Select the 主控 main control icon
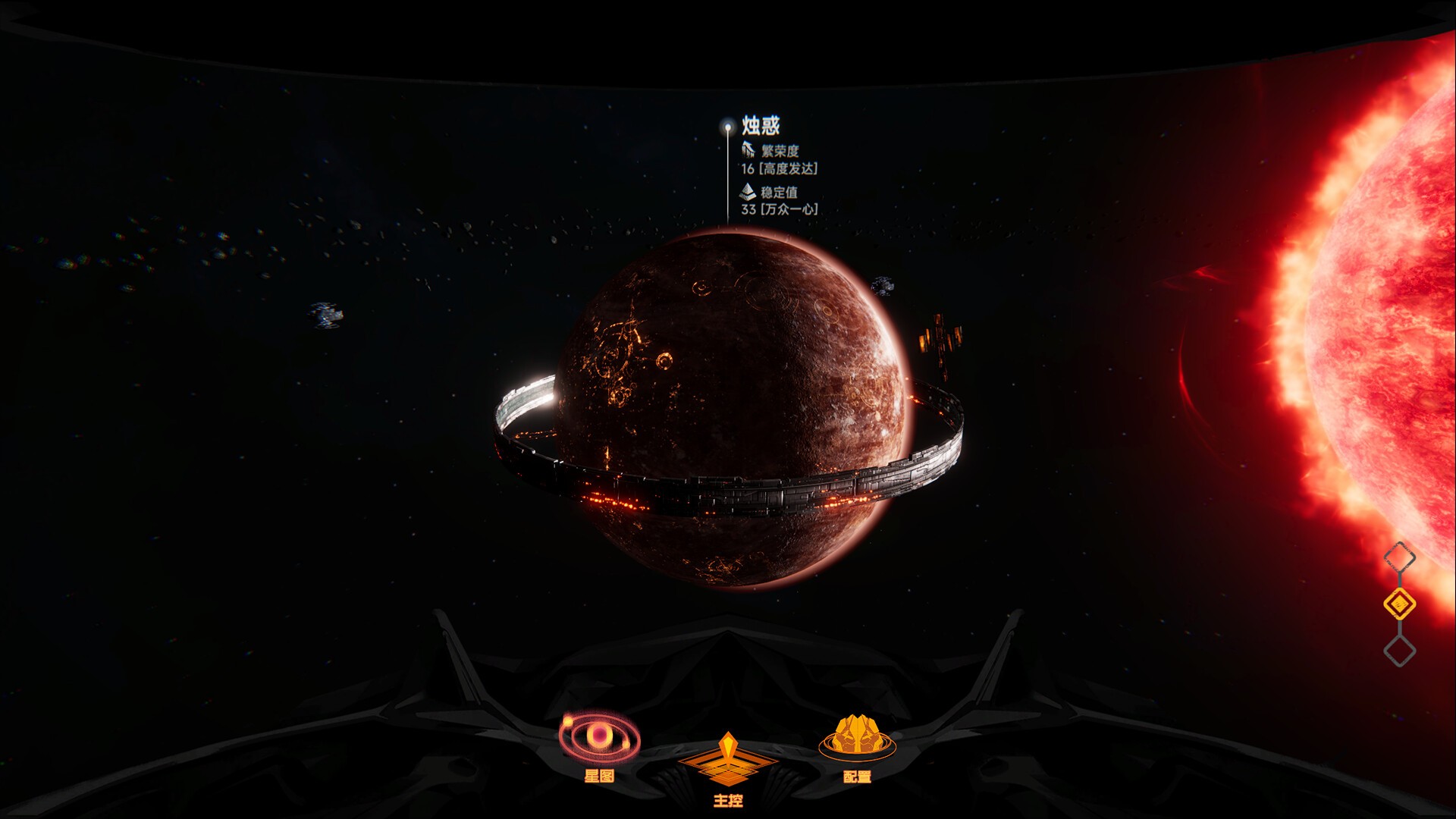1456x819 pixels. (x=730, y=758)
